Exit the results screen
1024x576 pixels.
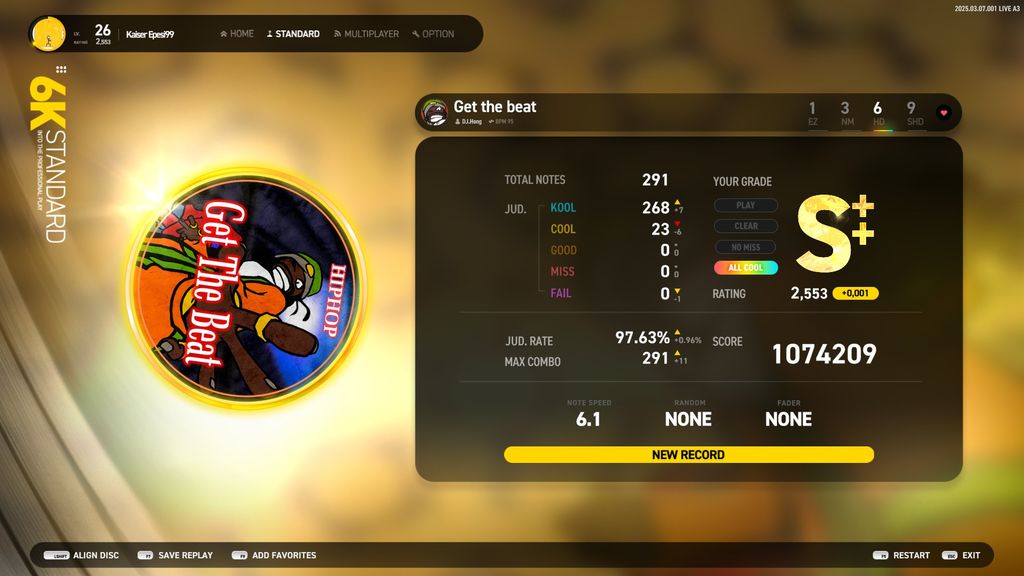pyautogui.click(x=961, y=555)
